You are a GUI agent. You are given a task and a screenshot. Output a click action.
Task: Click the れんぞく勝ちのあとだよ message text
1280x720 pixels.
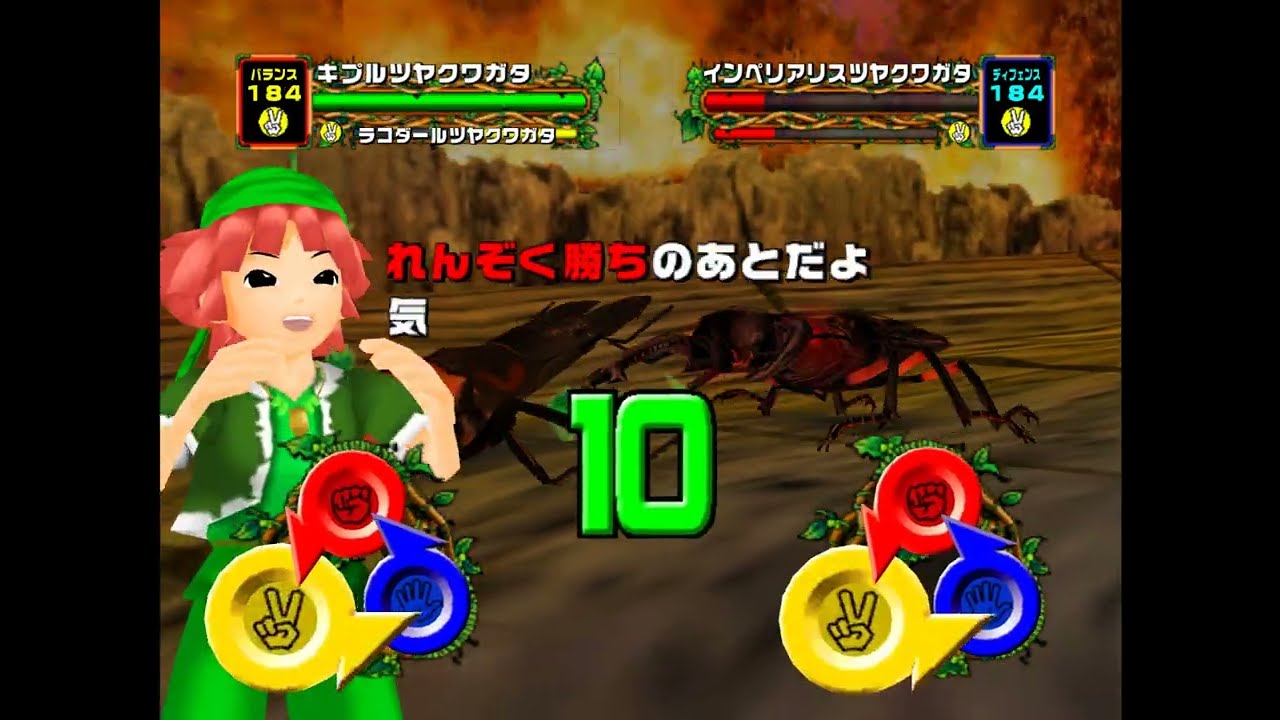point(630,265)
